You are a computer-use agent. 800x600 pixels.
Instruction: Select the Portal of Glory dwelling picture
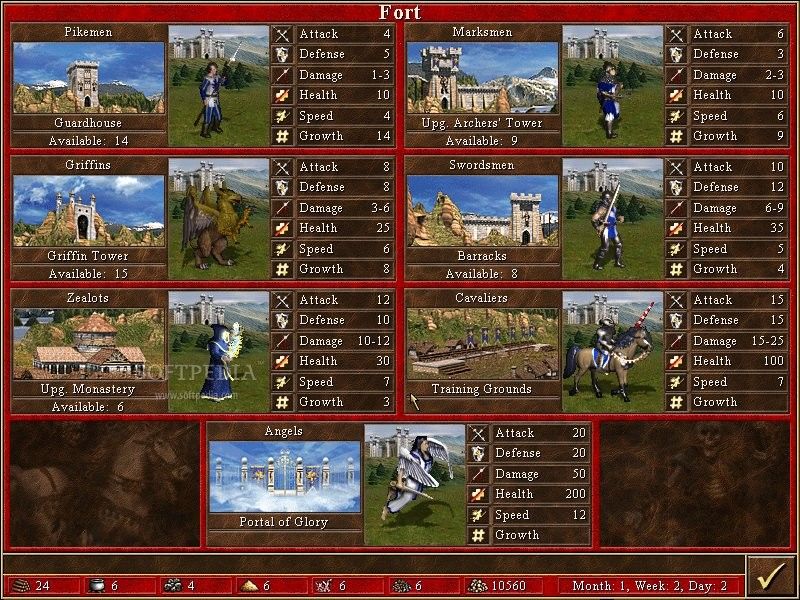point(285,477)
